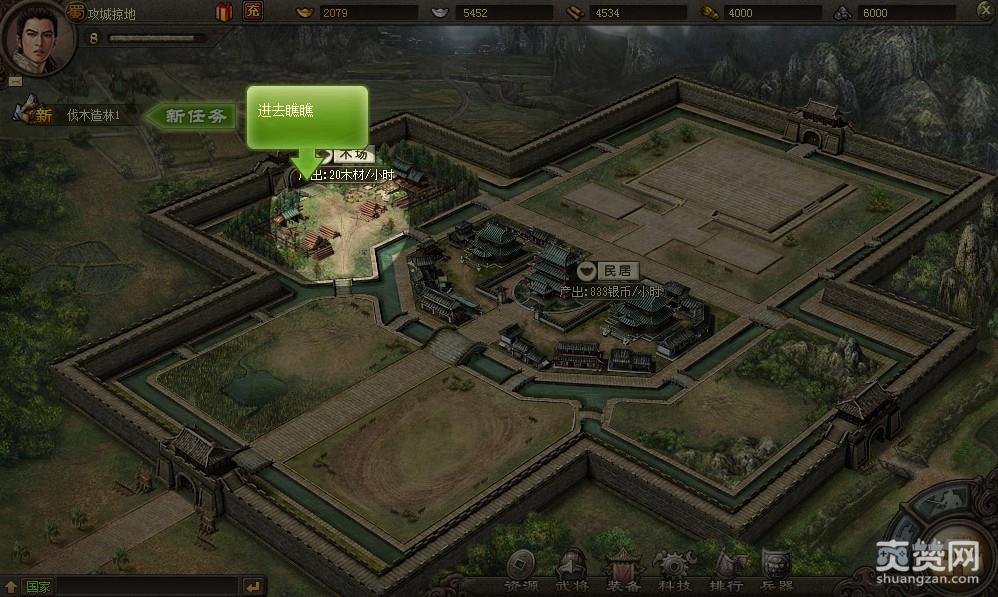Click the 充 recharge button
This screenshot has height=597, width=998.
[x=252, y=12]
